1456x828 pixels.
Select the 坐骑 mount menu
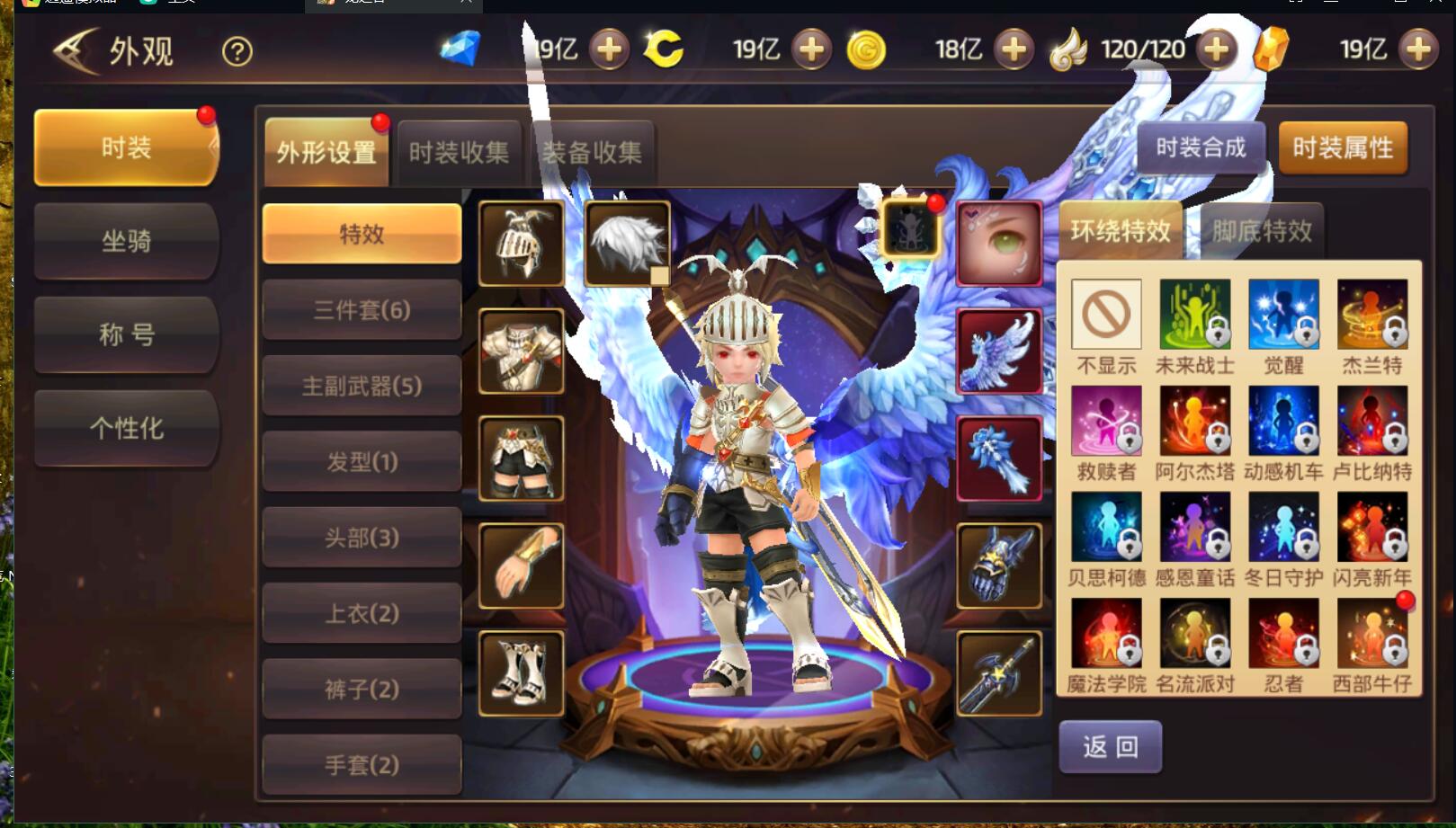pos(126,241)
